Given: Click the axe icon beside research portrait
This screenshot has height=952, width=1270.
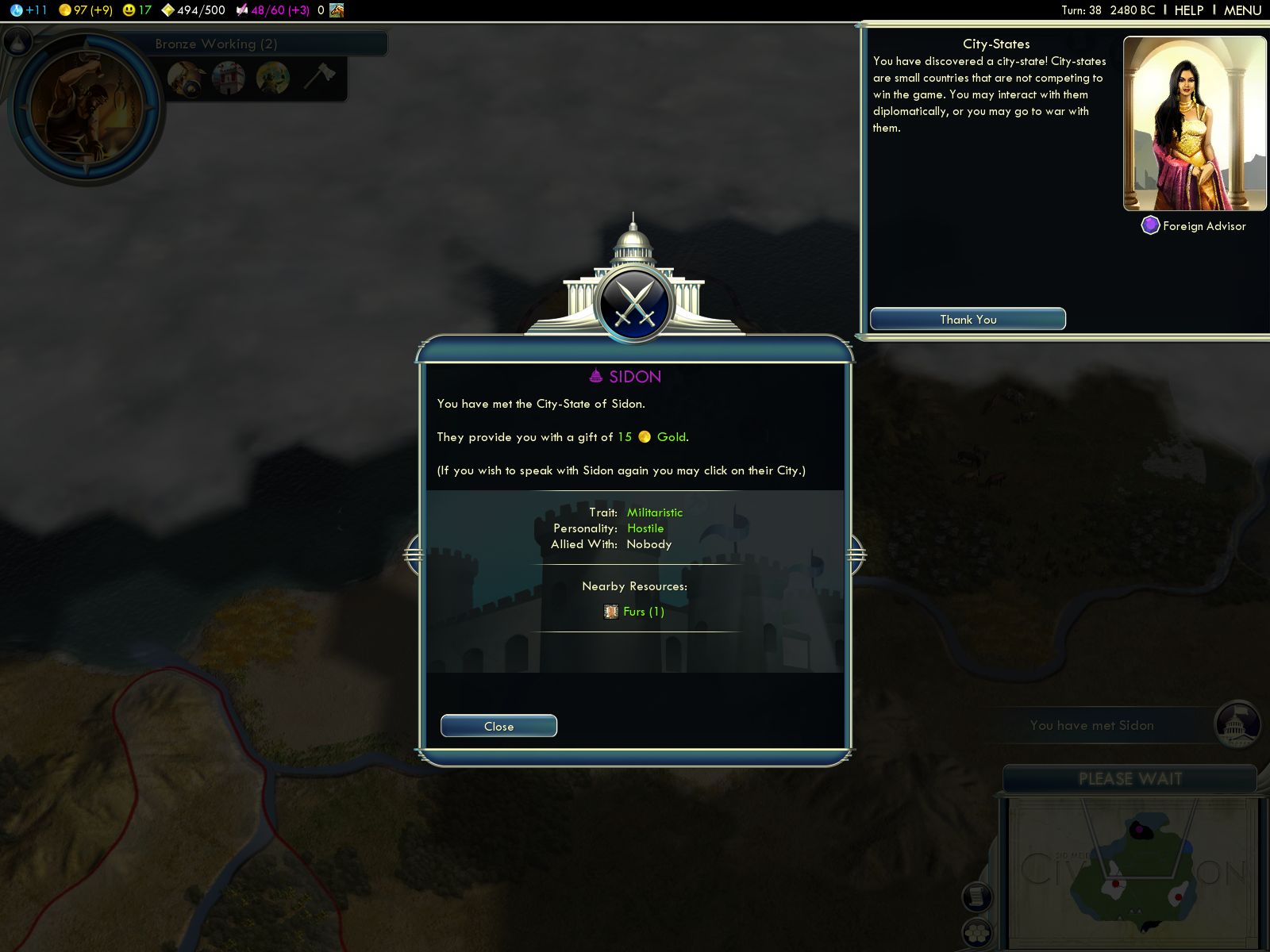Looking at the screenshot, I should (319, 77).
